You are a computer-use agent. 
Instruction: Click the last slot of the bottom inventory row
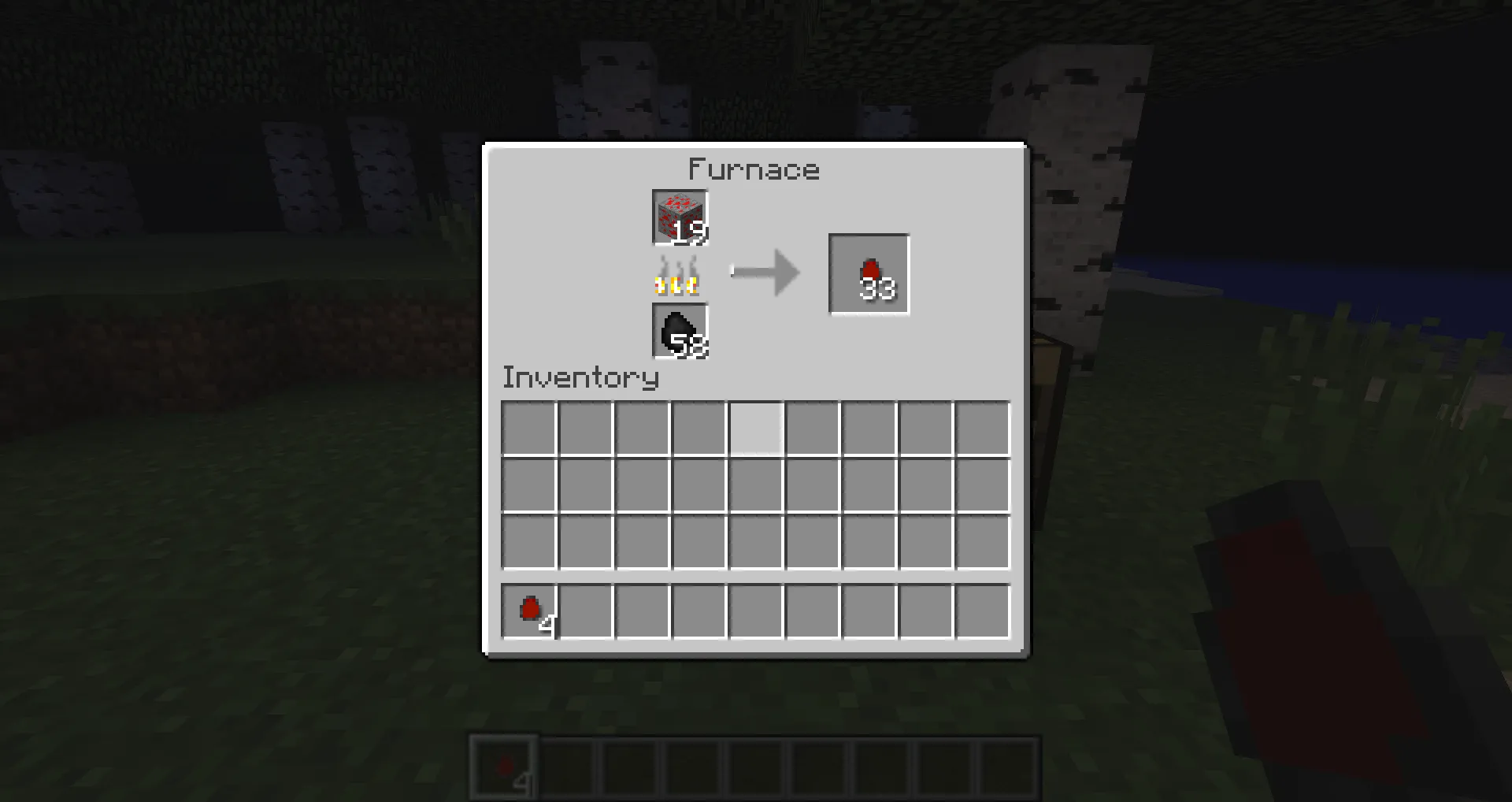pos(982,612)
